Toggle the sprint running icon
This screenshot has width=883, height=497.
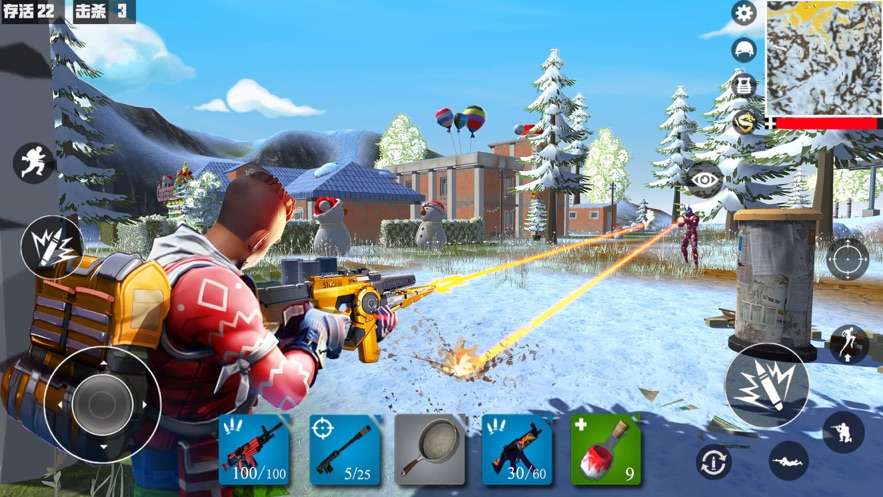click(x=33, y=163)
